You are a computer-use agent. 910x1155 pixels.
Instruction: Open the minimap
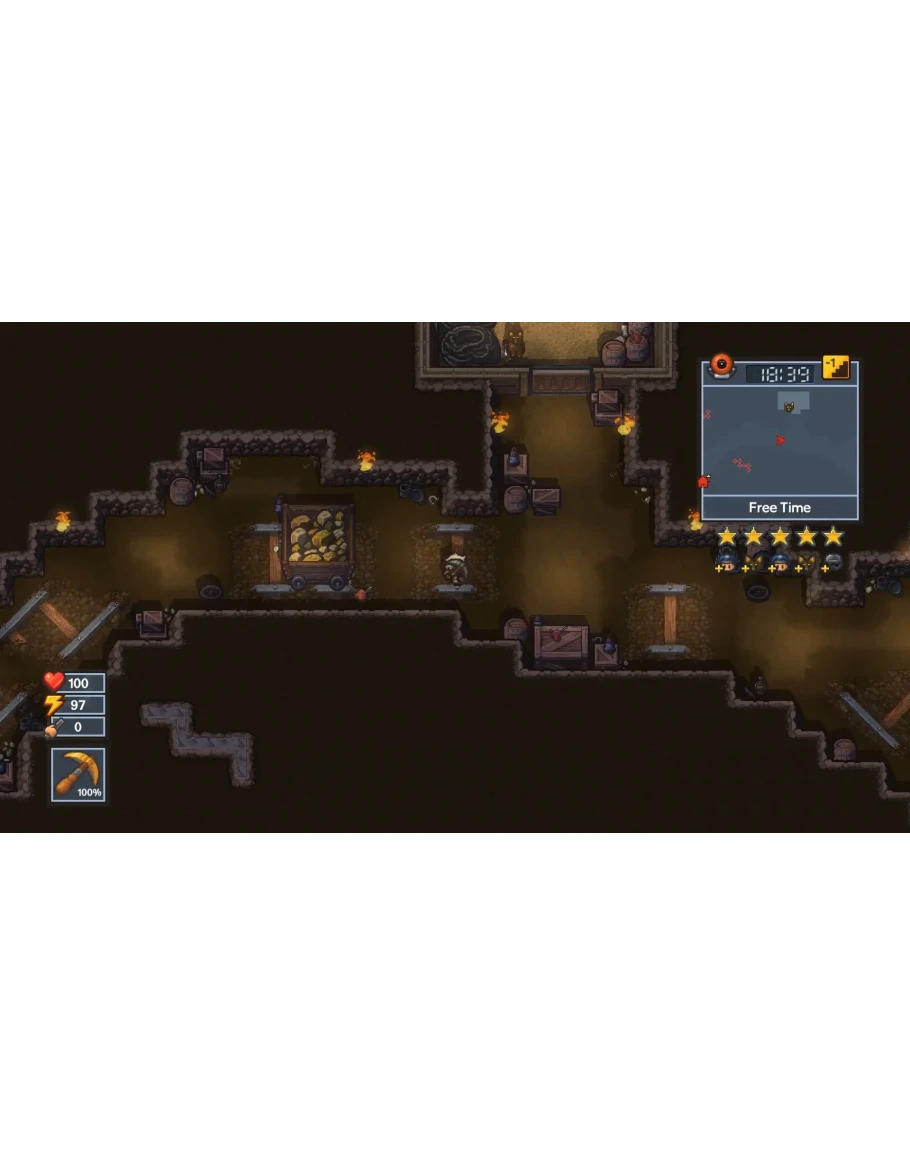pyautogui.click(x=779, y=440)
